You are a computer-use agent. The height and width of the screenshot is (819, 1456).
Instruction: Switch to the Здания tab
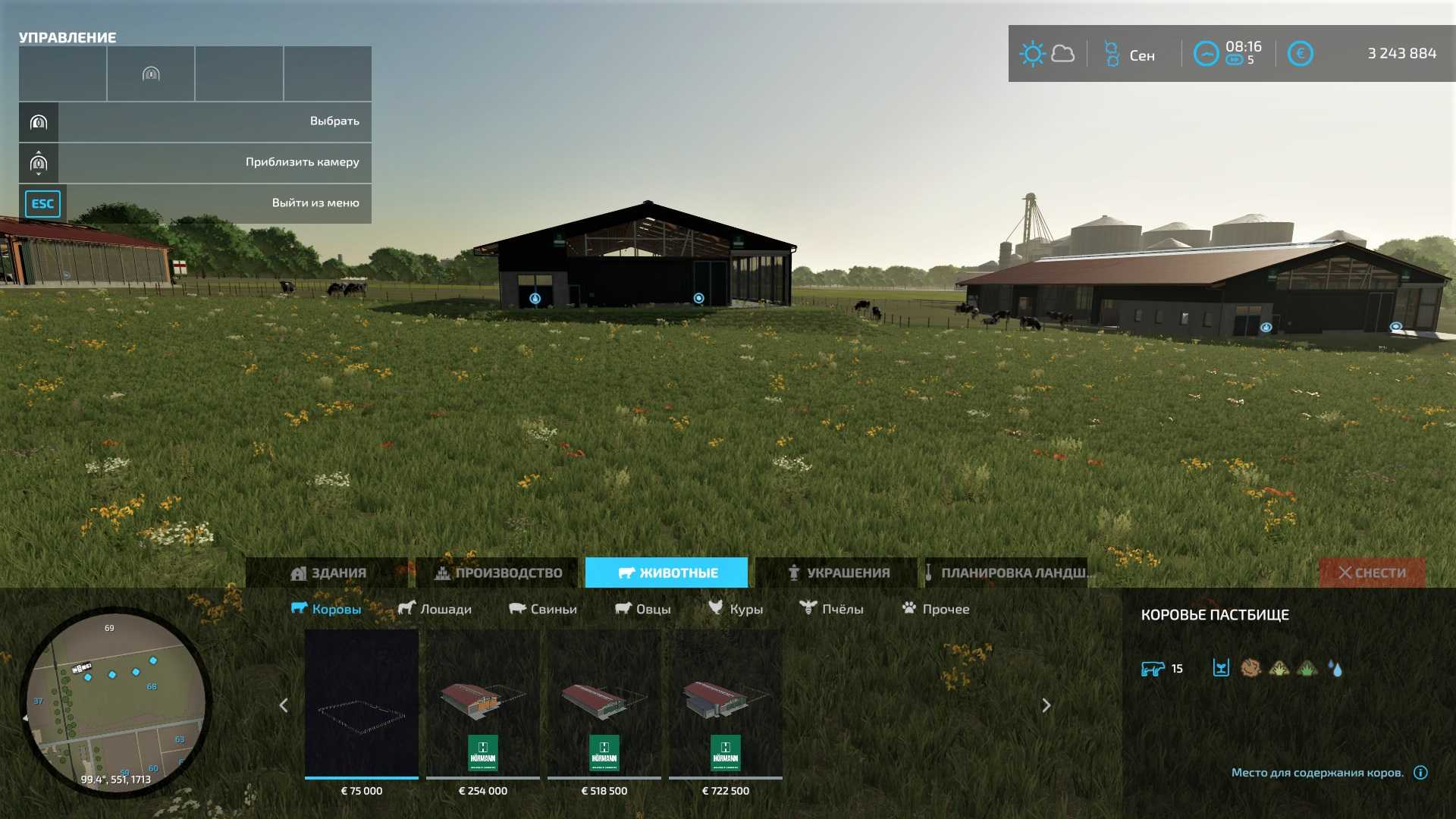click(328, 573)
